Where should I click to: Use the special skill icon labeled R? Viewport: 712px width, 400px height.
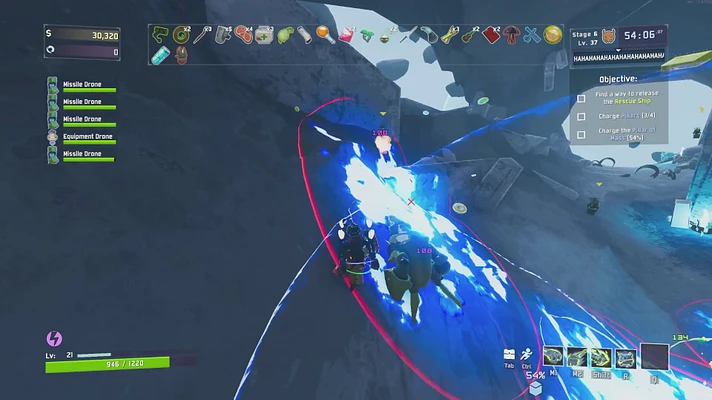[625, 357]
